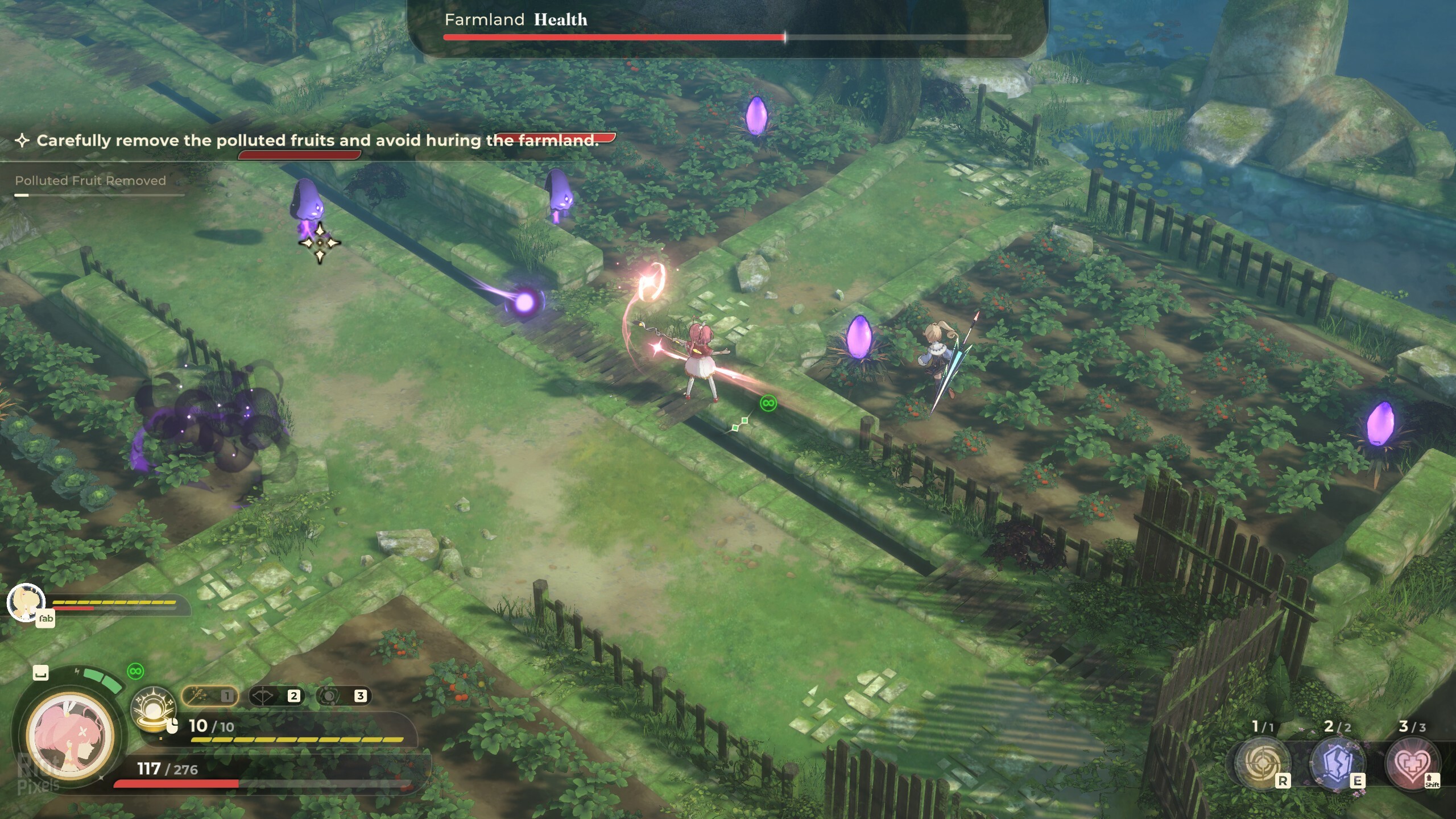1456x819 pixels.
Task: Click the pink-haired character portrait
Action: [x=71, y=735]
